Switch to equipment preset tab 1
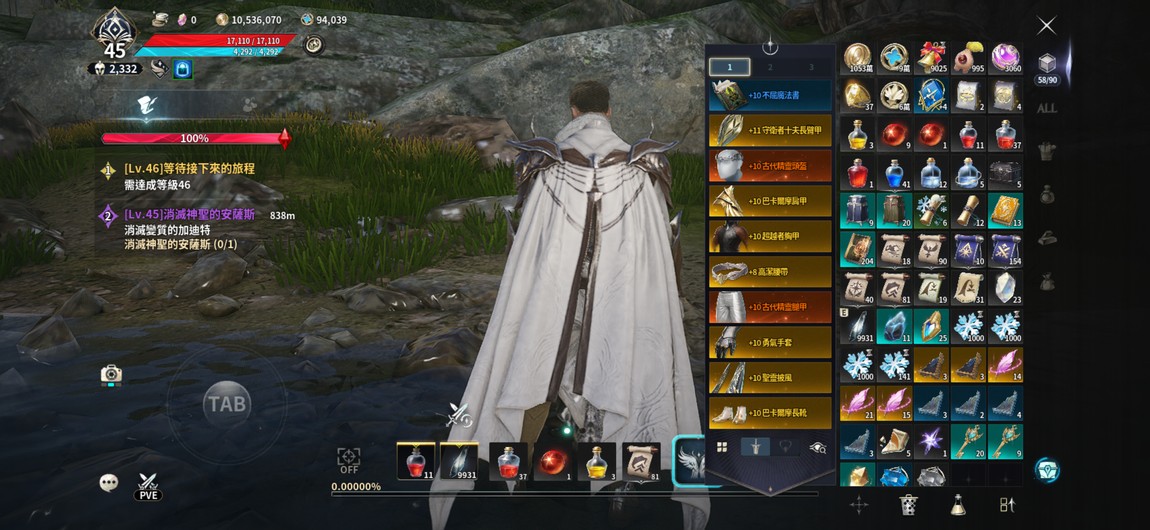The height and width of the screenshot is (530, 1150). point(729,67)
